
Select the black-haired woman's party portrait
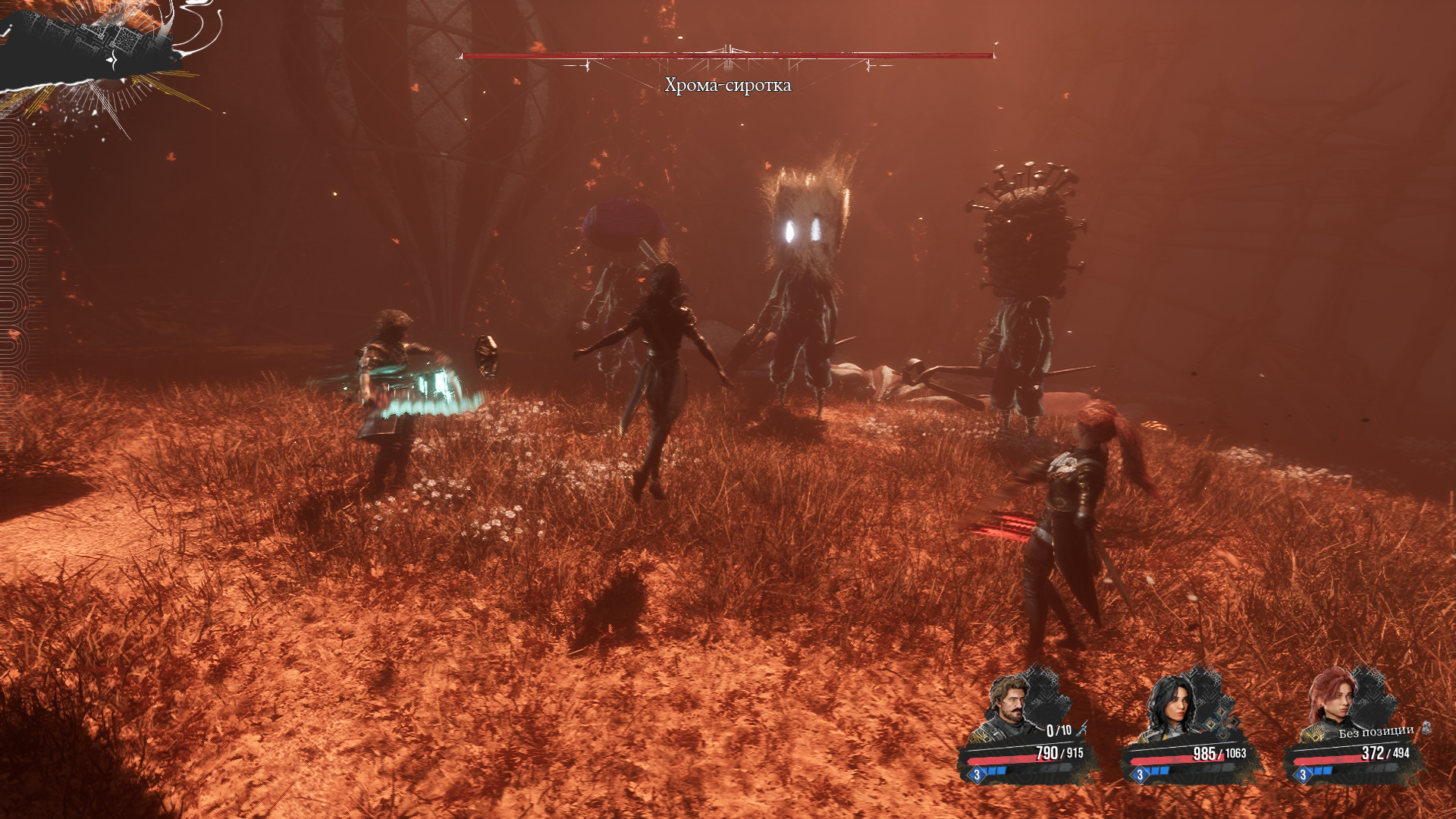coord(1170,707)
